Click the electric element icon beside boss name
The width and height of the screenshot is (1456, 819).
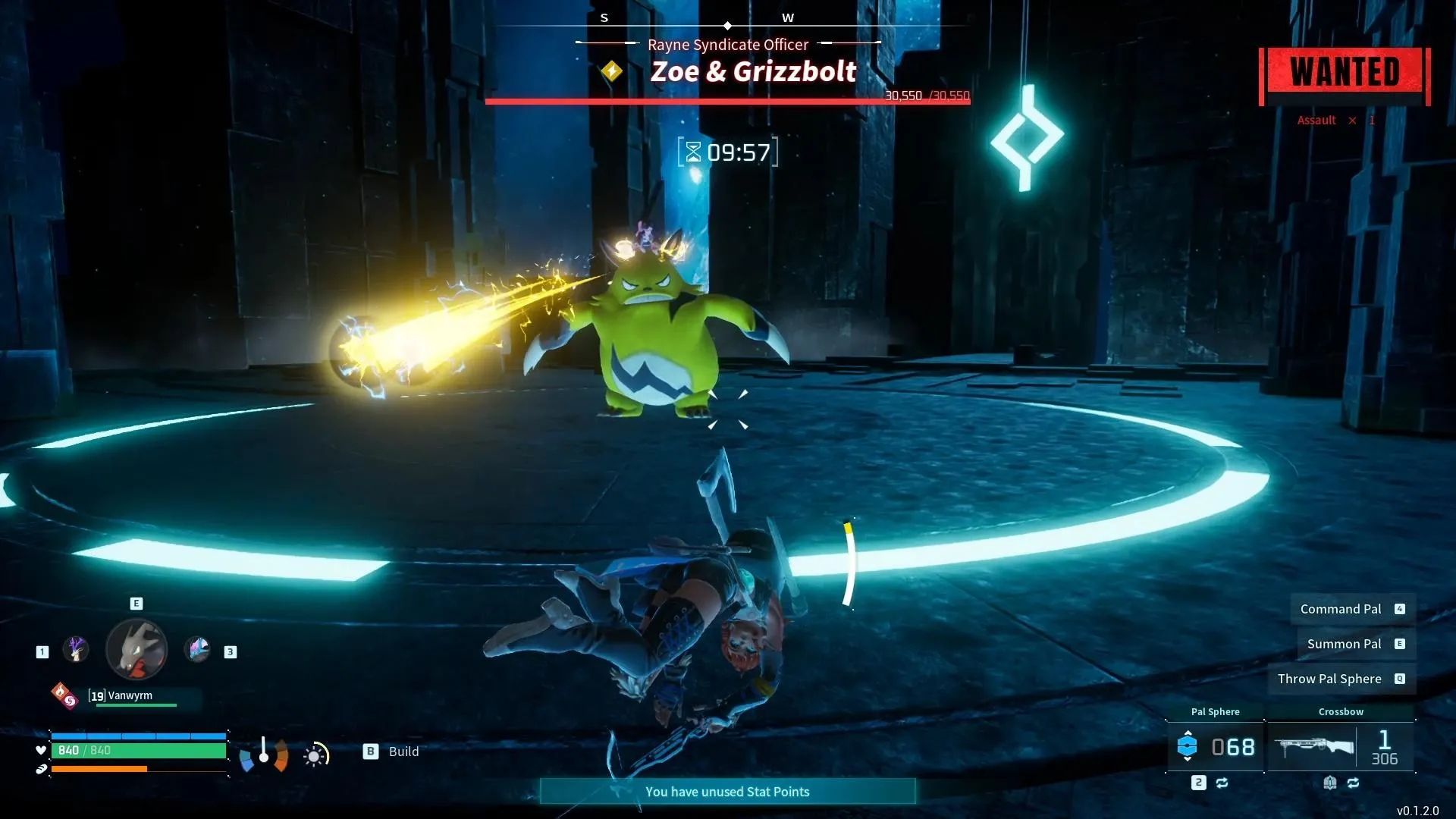pyautogui.click(x=612, y=72)
